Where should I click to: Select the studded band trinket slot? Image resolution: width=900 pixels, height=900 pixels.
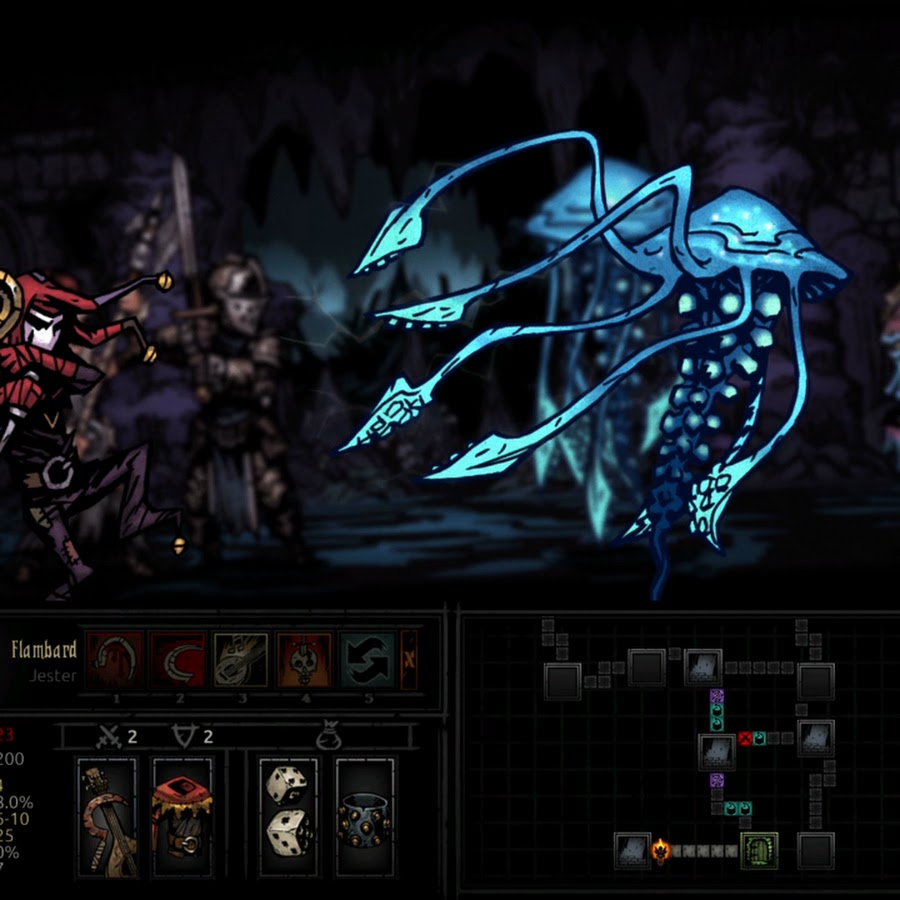coord(365,817)
